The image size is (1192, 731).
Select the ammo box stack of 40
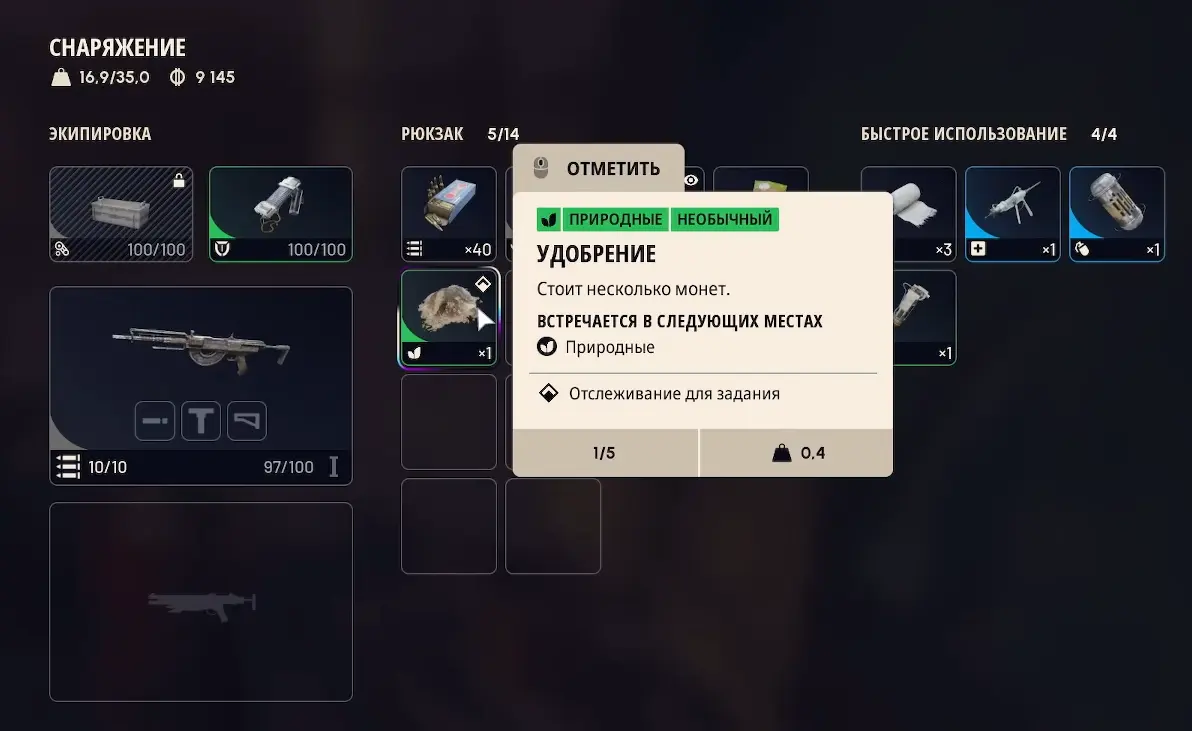point(448,214)
